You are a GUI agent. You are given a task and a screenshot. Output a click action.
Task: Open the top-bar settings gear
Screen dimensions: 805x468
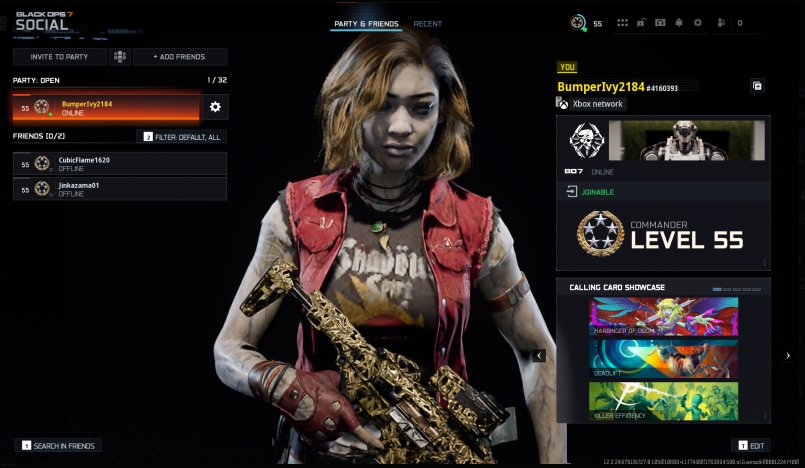[698, 23]
